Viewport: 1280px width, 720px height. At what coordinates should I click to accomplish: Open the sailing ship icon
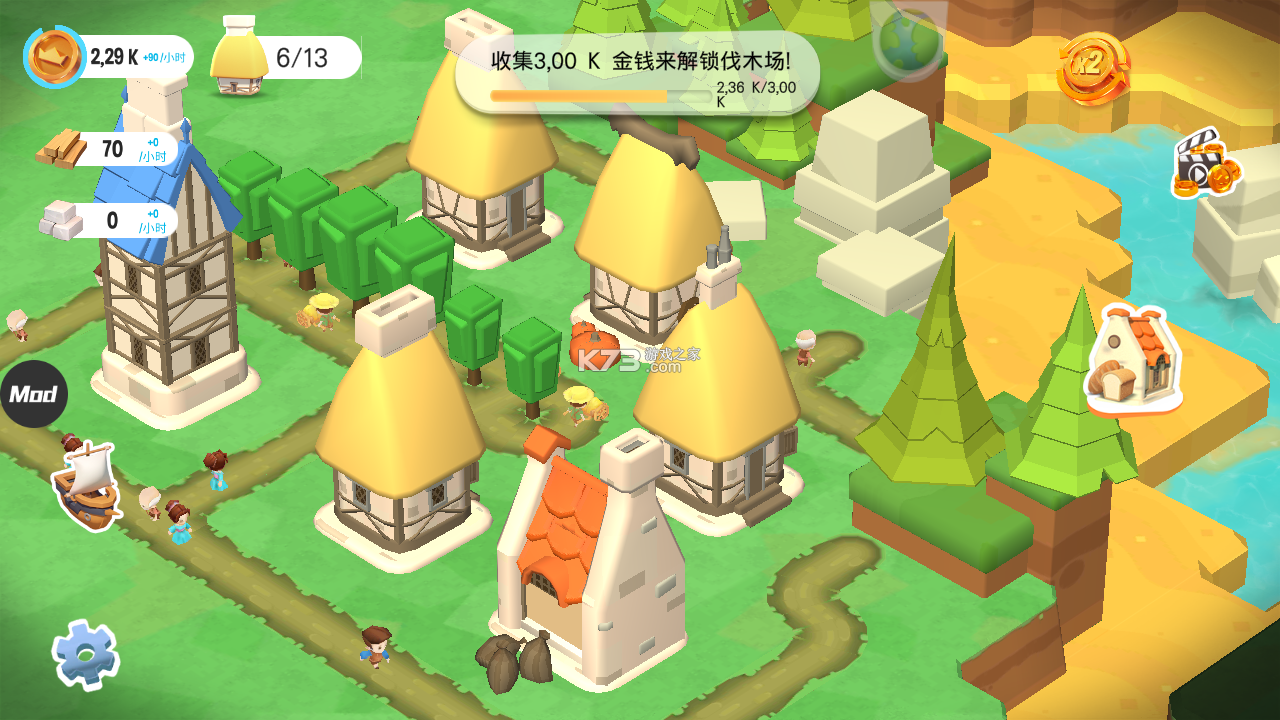87,486
